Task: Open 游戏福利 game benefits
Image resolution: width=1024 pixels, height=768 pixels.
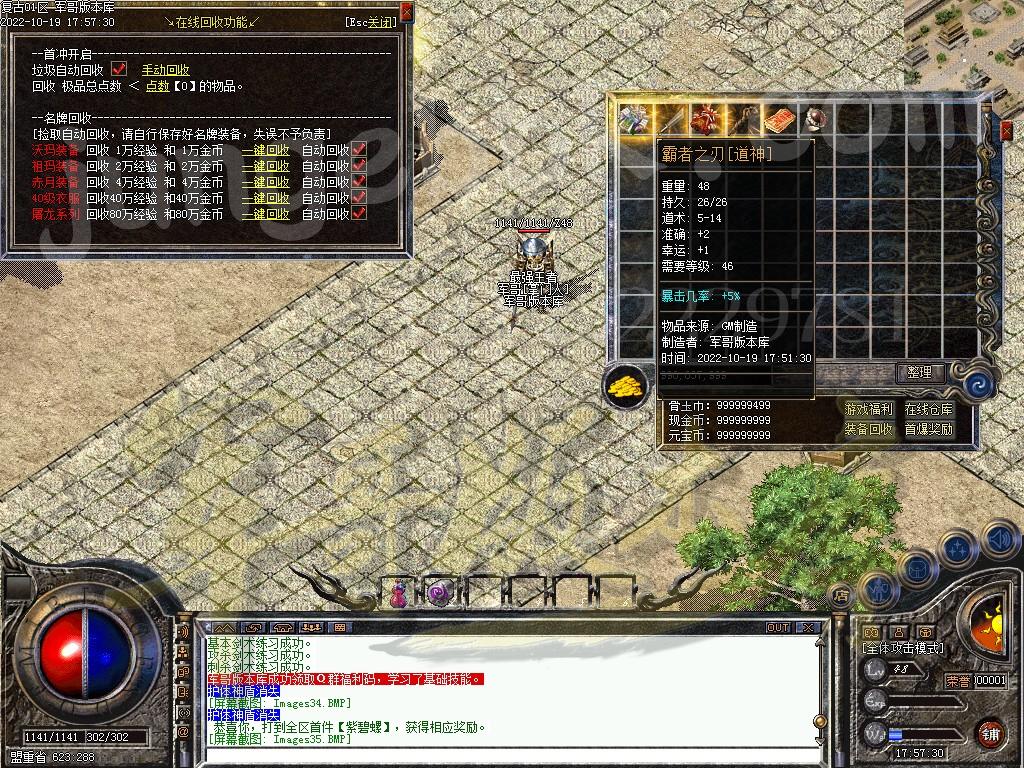Action: point(869,409)
